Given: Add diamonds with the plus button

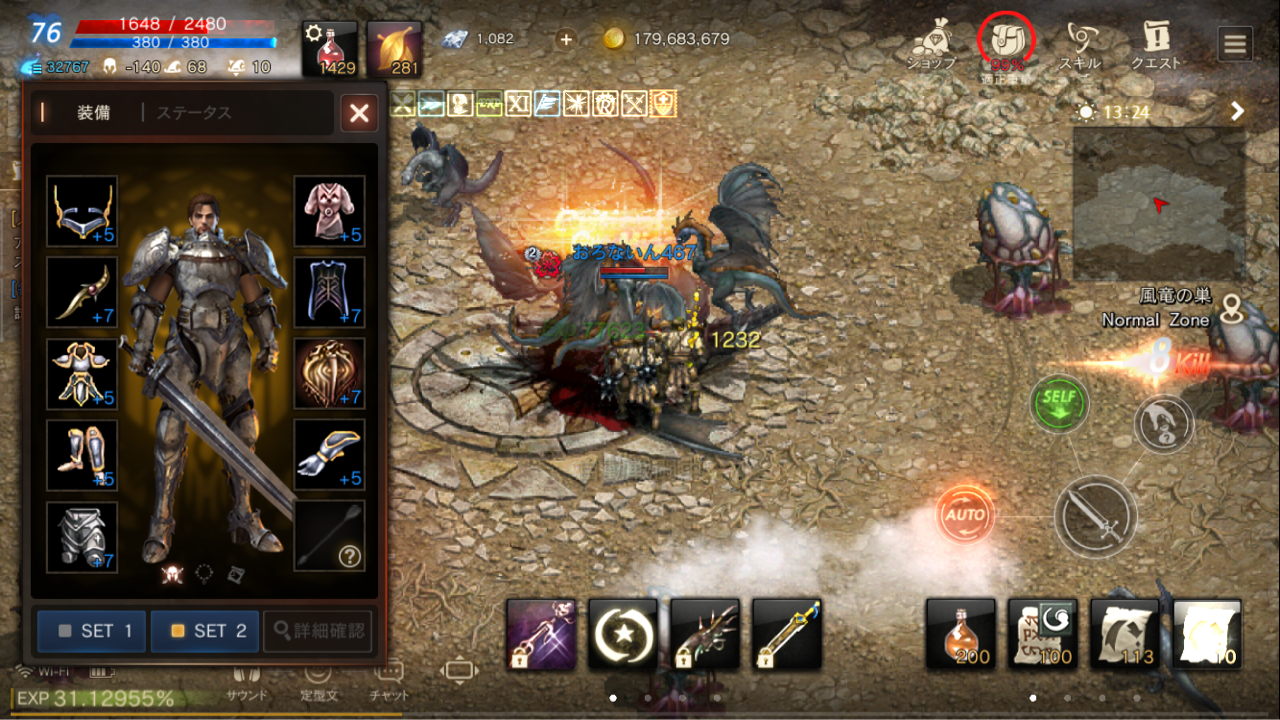Looking at the screenshot, I should [566, 39].
